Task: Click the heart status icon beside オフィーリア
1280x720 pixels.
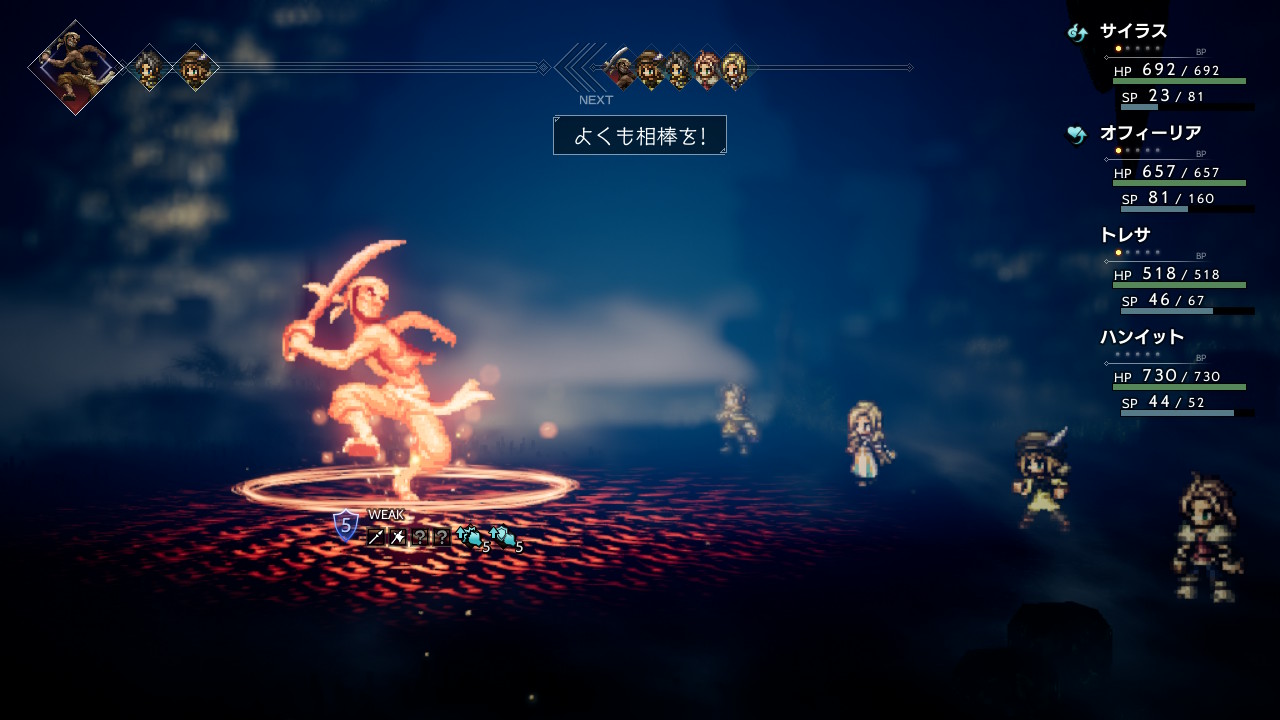Action: click(x=1077, y=134)
